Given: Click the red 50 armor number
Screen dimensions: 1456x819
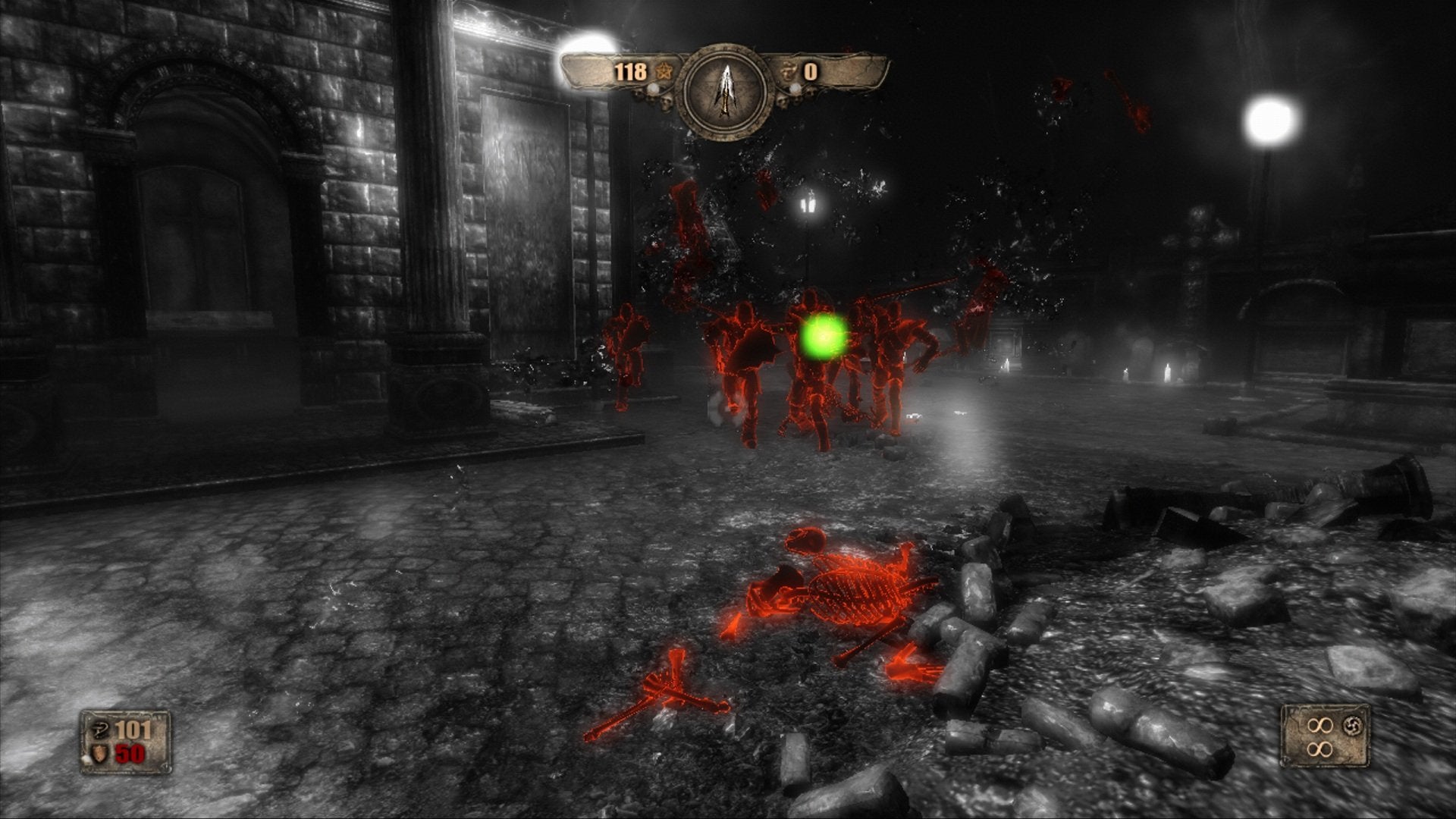Looking at the screenshot, I should 130,754.
